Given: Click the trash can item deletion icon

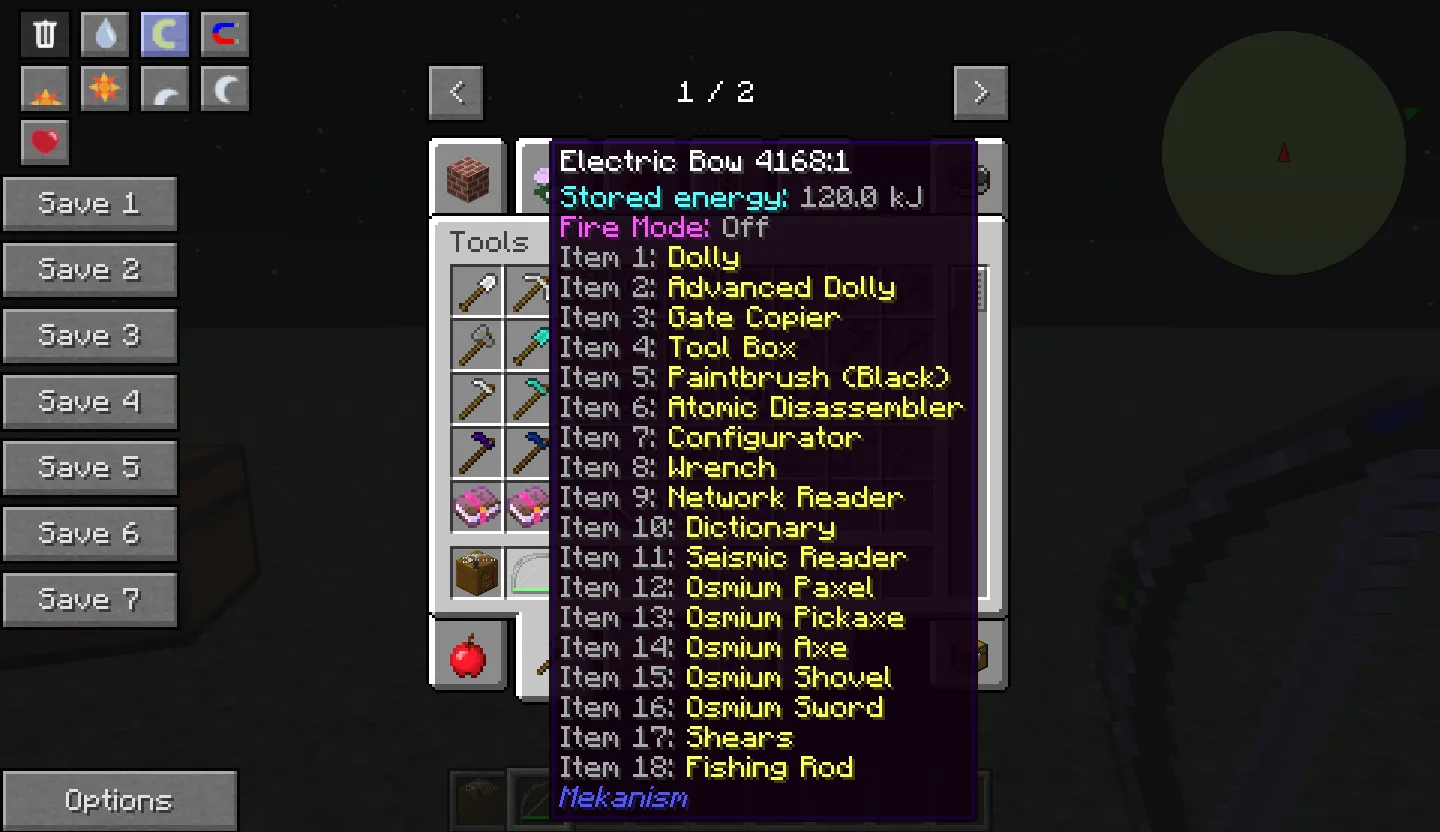Looking at the screenshot, I should [44, 33].
